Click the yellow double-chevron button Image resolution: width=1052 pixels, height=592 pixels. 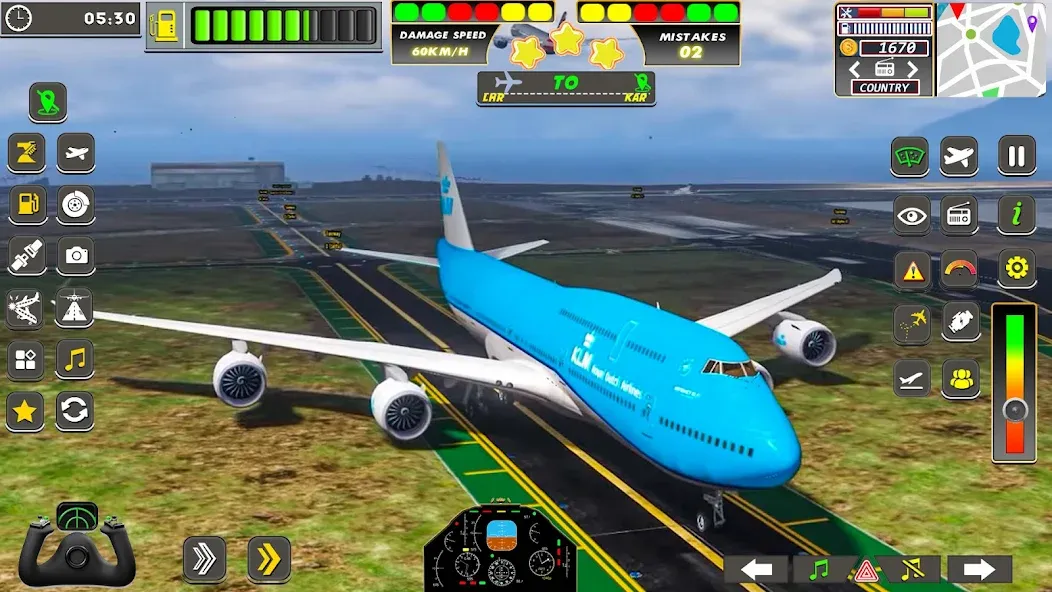coord(268,559)
